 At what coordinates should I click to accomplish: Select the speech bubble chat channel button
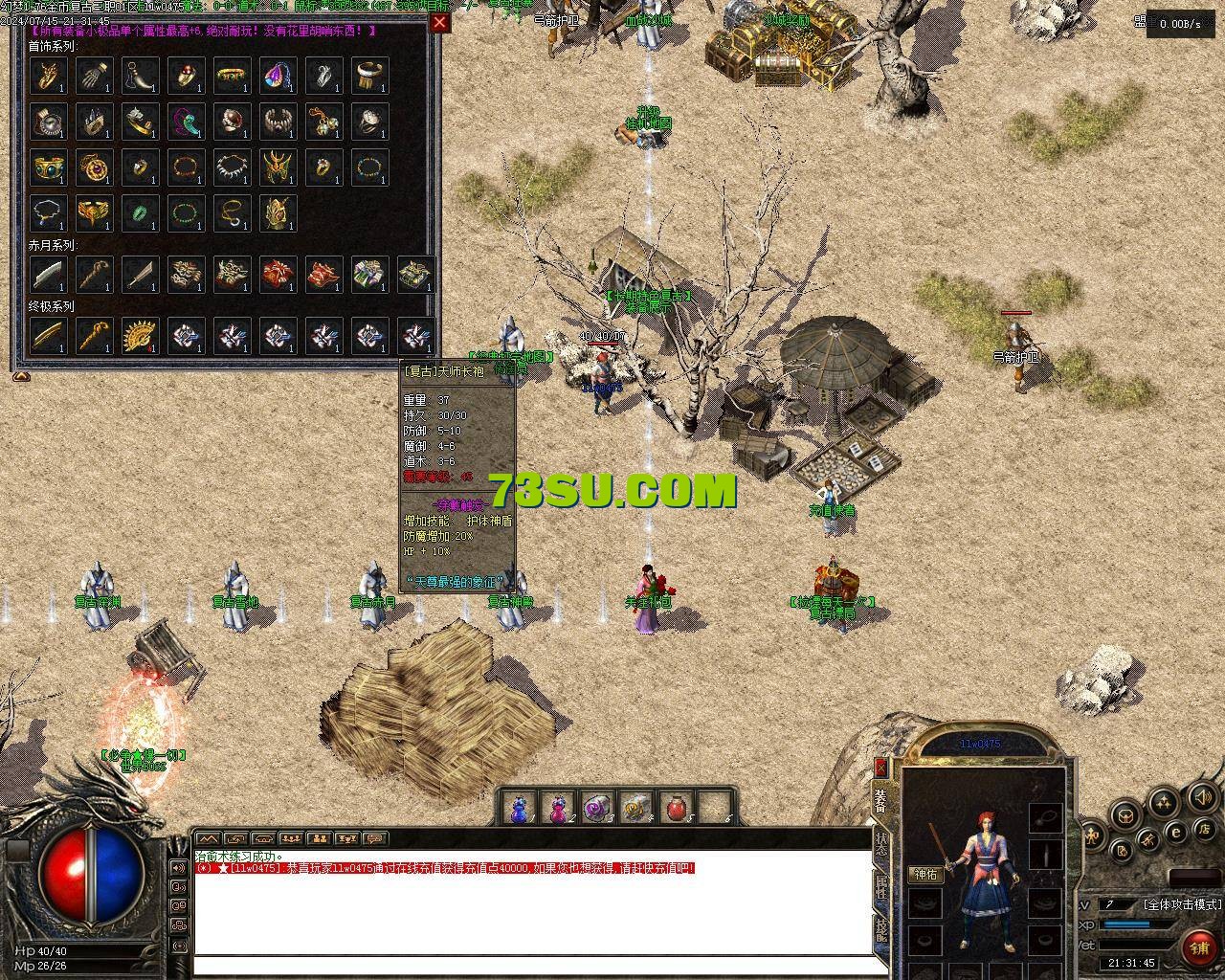tap(374, 839)
